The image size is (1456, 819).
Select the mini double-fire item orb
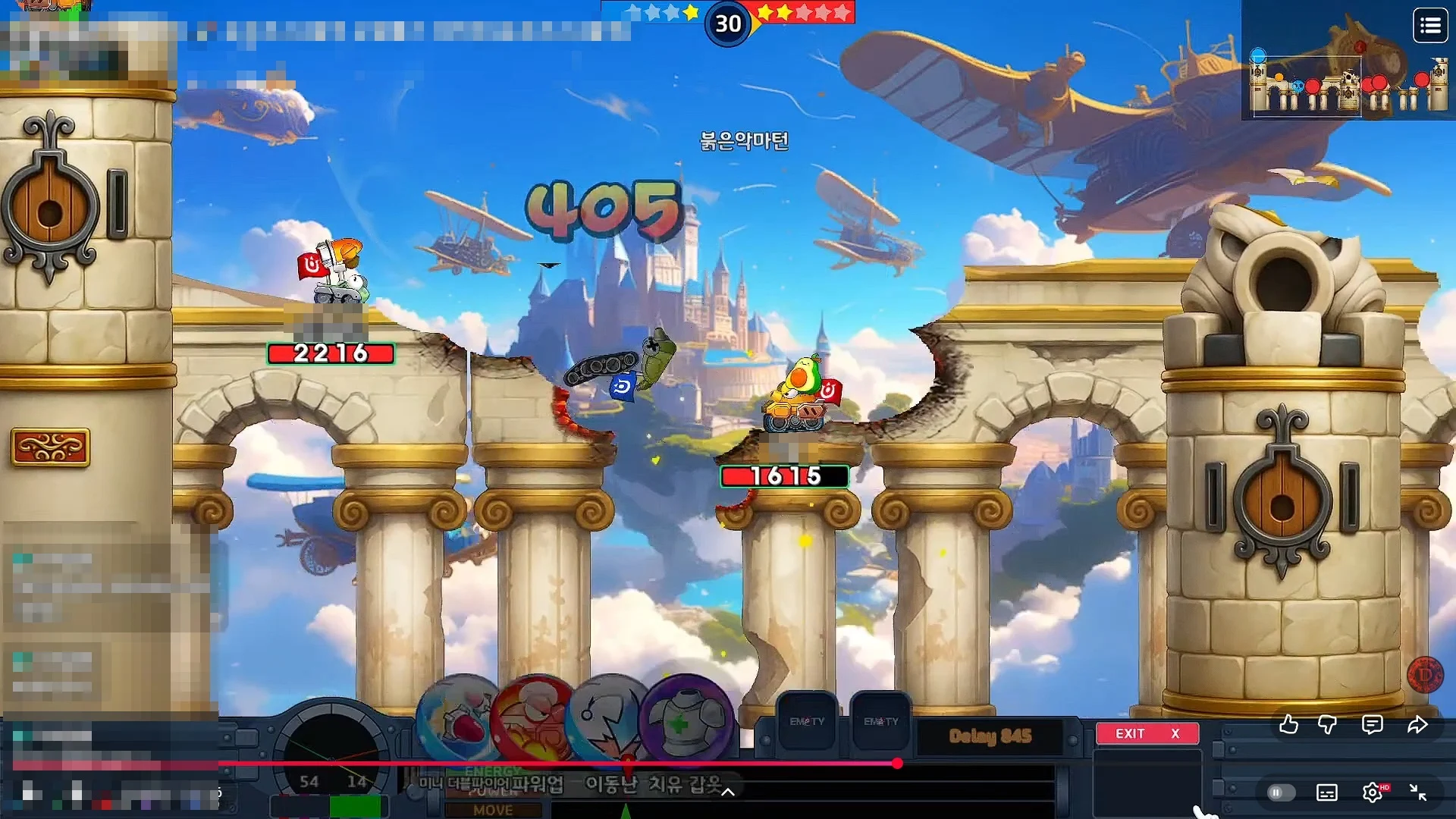(461, 718)
